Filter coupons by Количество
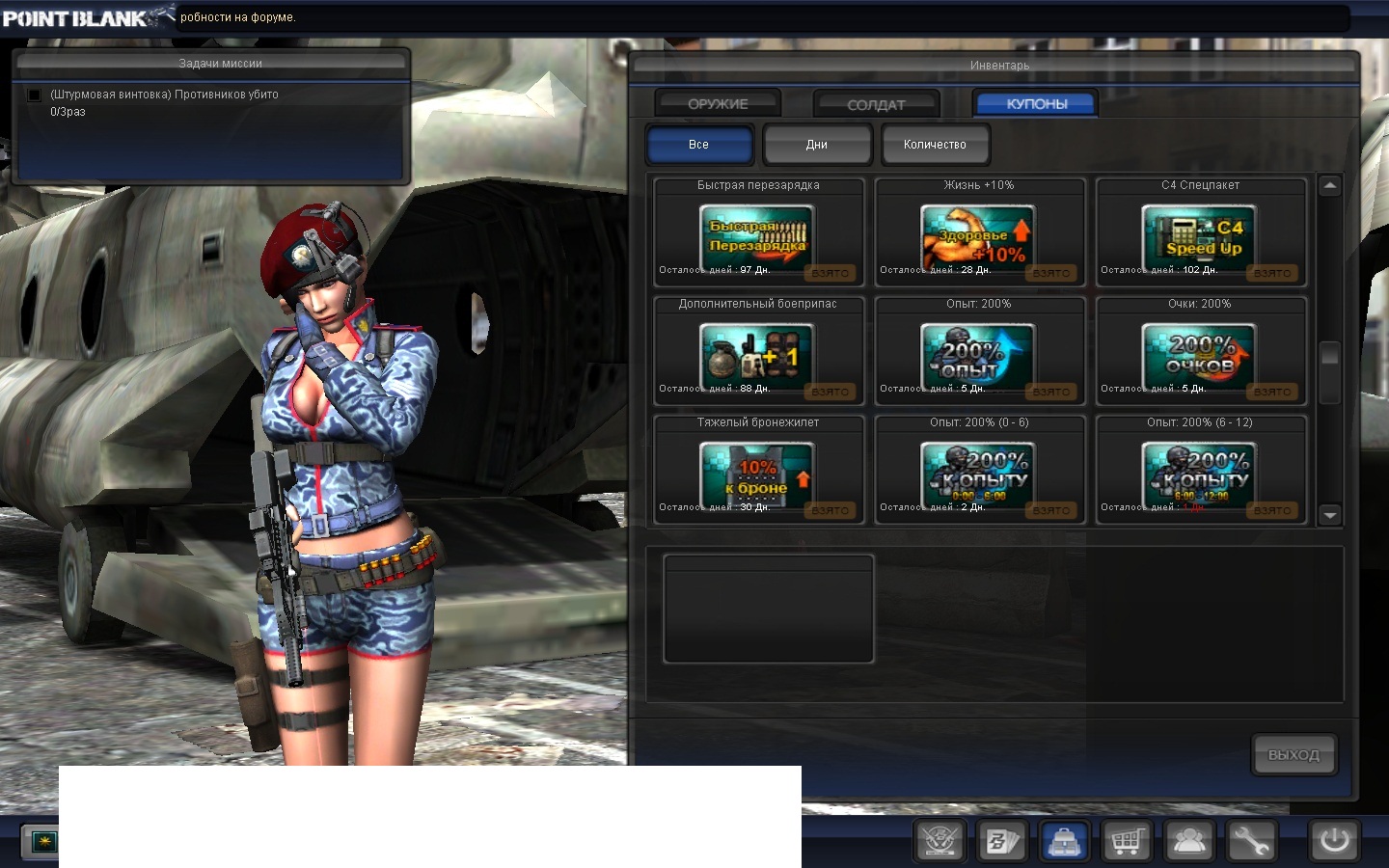Viewport: 1389px width, 868px height. click(x=935, y=145)
